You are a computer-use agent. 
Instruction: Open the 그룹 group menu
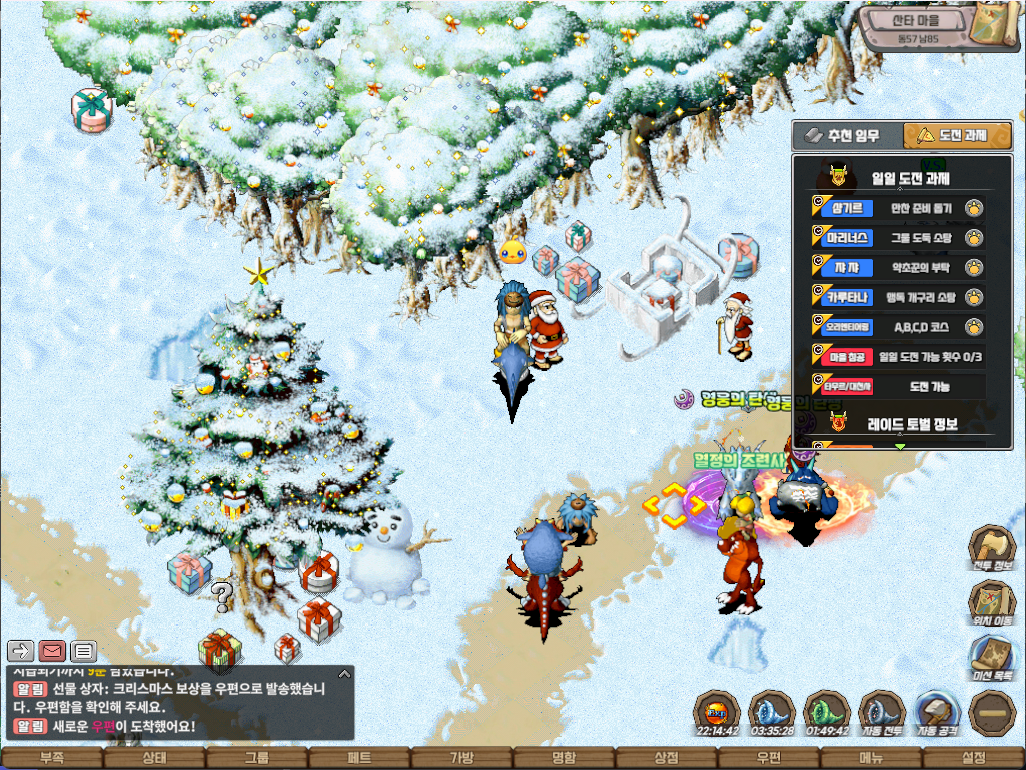pyautogui.click(x=257, y=758)
